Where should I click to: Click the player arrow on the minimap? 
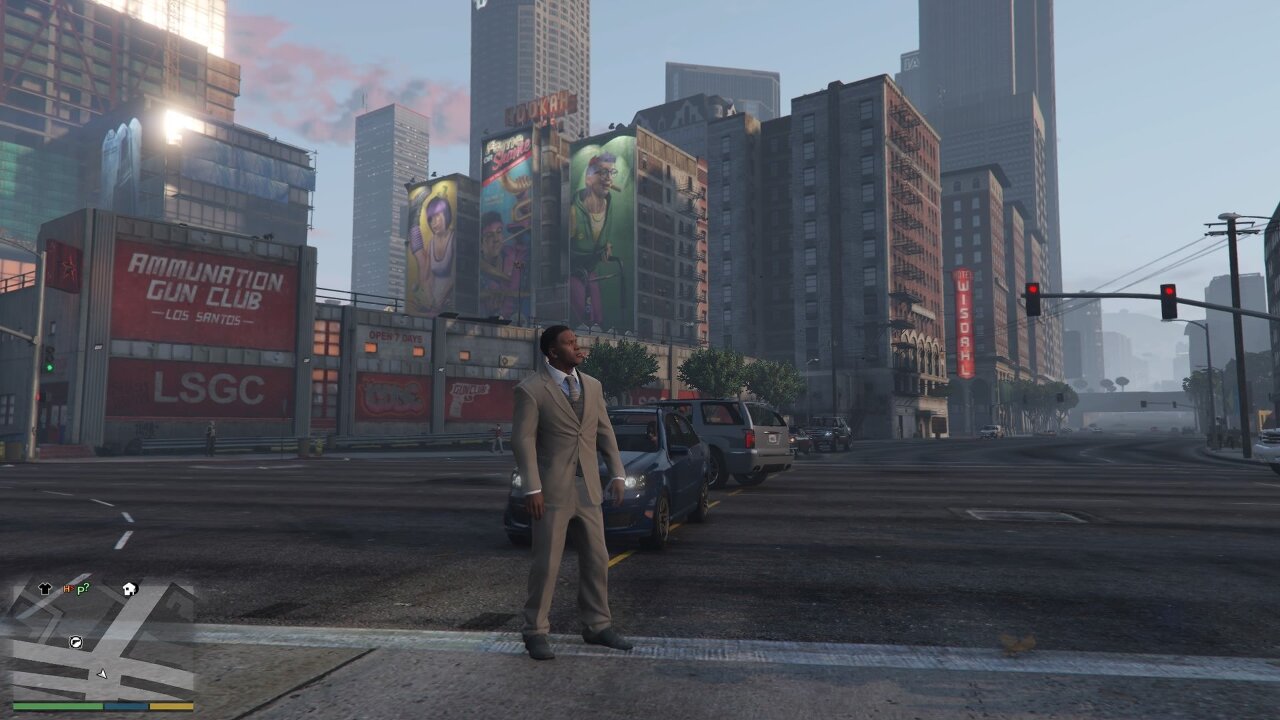pyautogui.click(x=101, y=673)
